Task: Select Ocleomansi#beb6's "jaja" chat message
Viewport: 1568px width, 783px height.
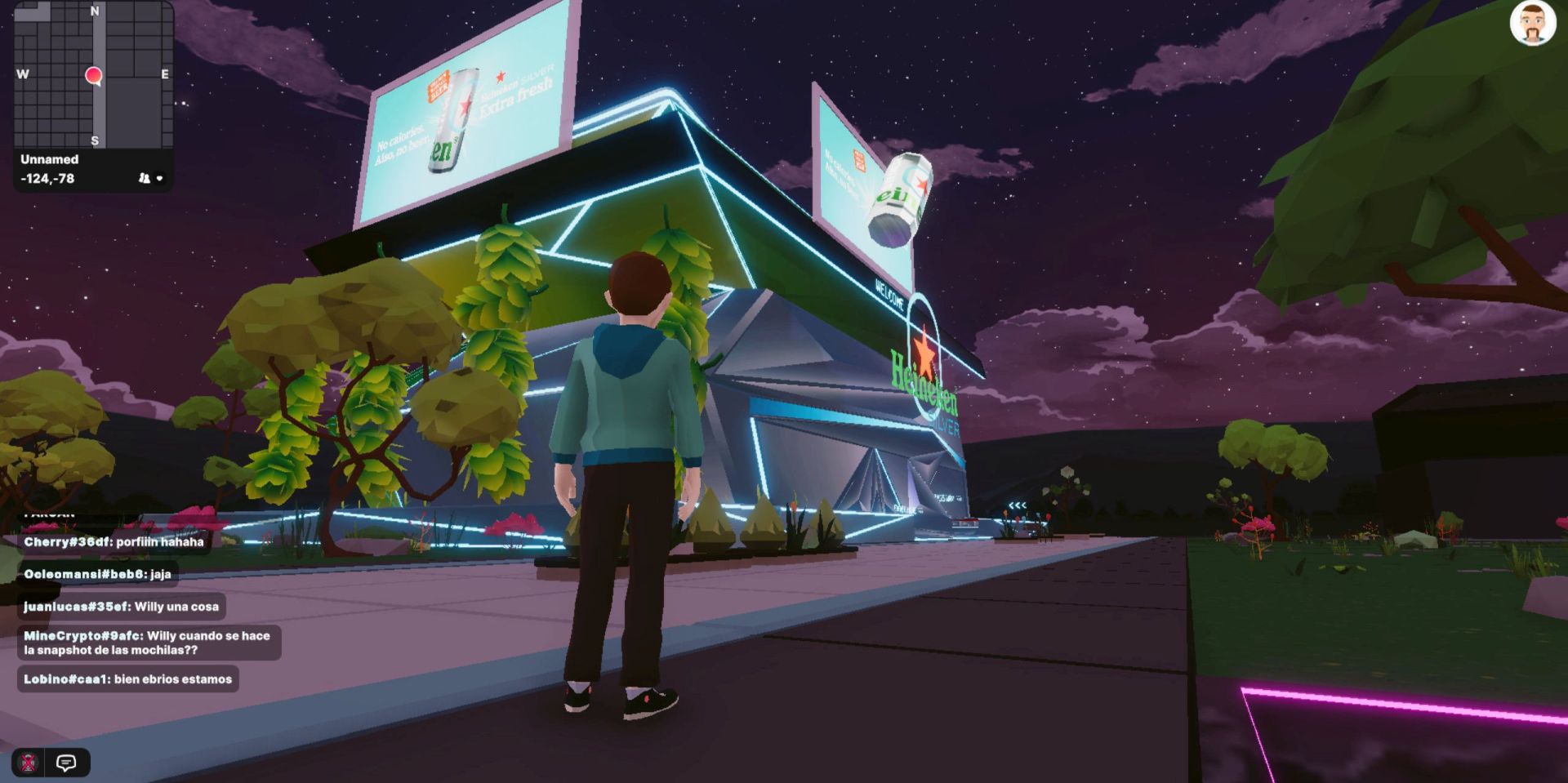Action: [97, 574]
